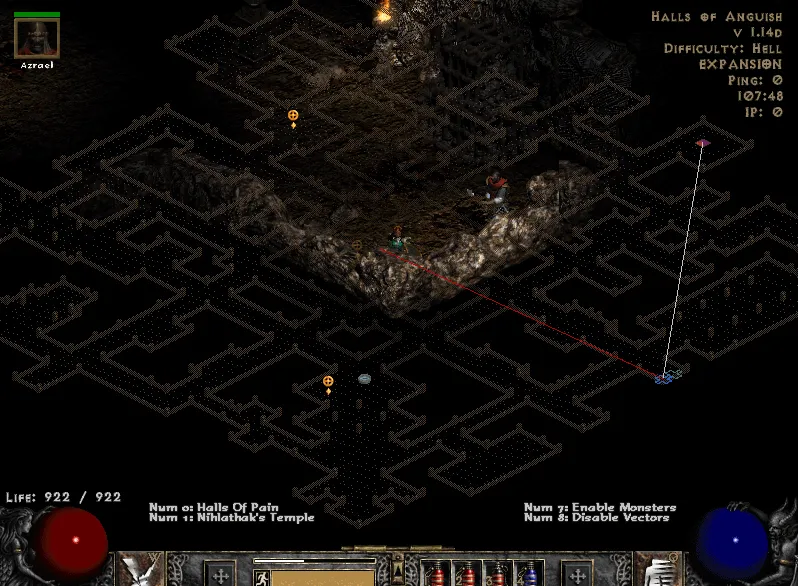
Task: Select Azrael's mercenary portrait
Action: coord(37,38)
